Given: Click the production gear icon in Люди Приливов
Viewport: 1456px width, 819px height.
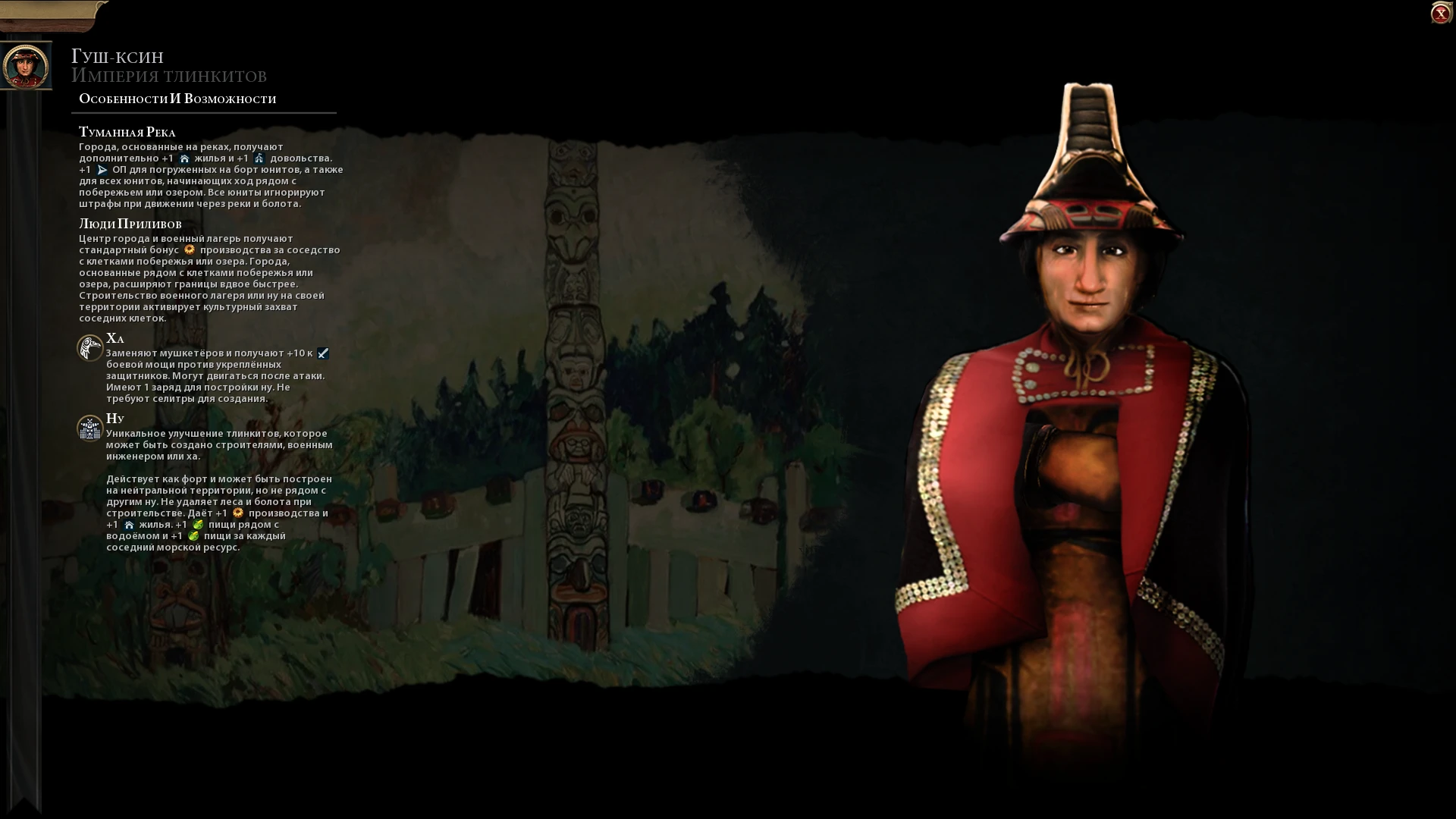Looking at the screenshot, I should (190, 249).
